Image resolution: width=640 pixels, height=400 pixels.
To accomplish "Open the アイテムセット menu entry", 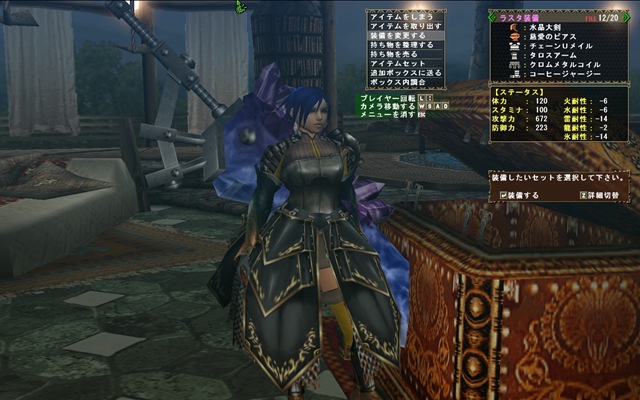I will 401,64.
